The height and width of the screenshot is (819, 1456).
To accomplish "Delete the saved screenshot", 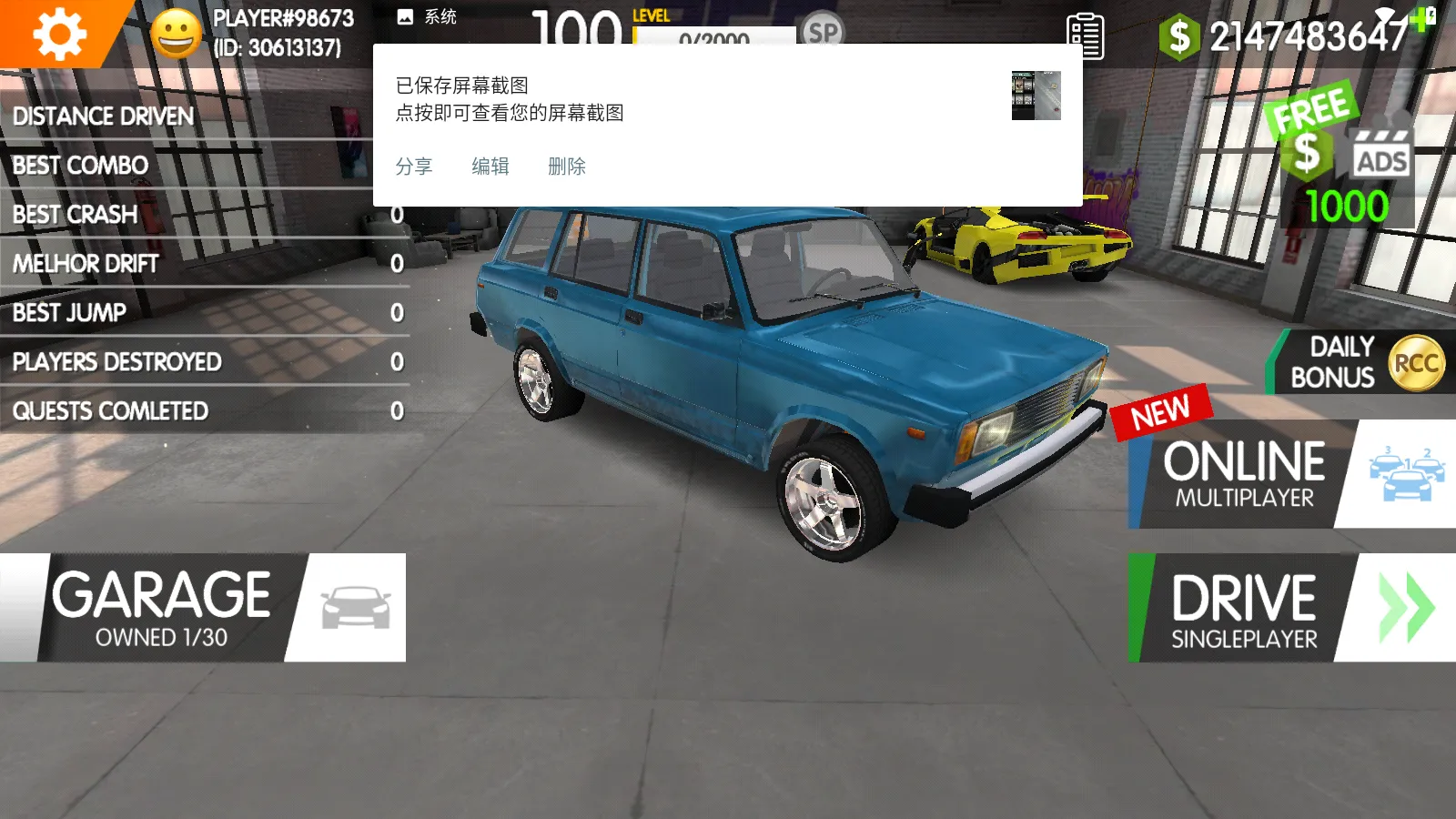I will point(567,167).
